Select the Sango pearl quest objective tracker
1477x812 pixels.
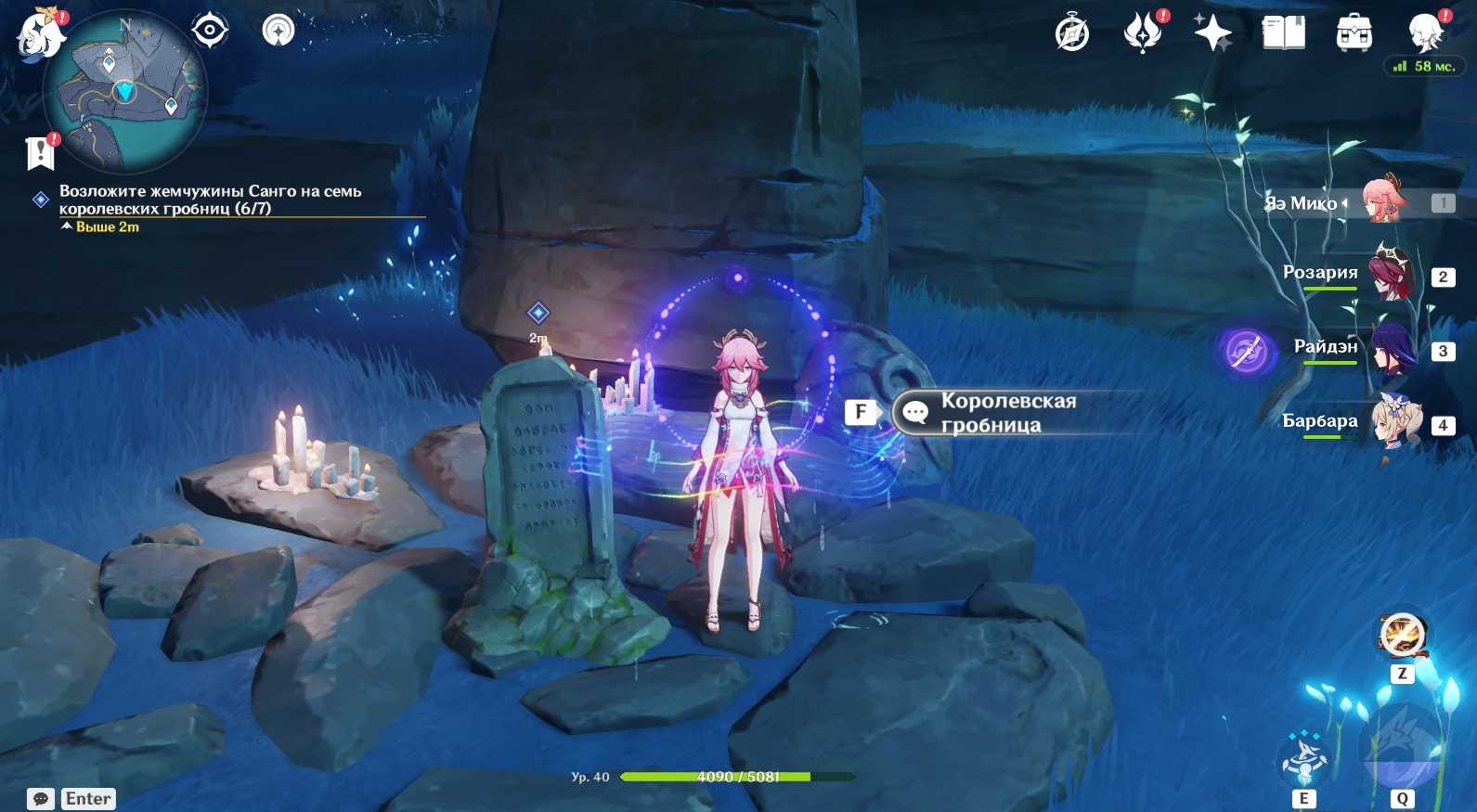click(210, 200)
